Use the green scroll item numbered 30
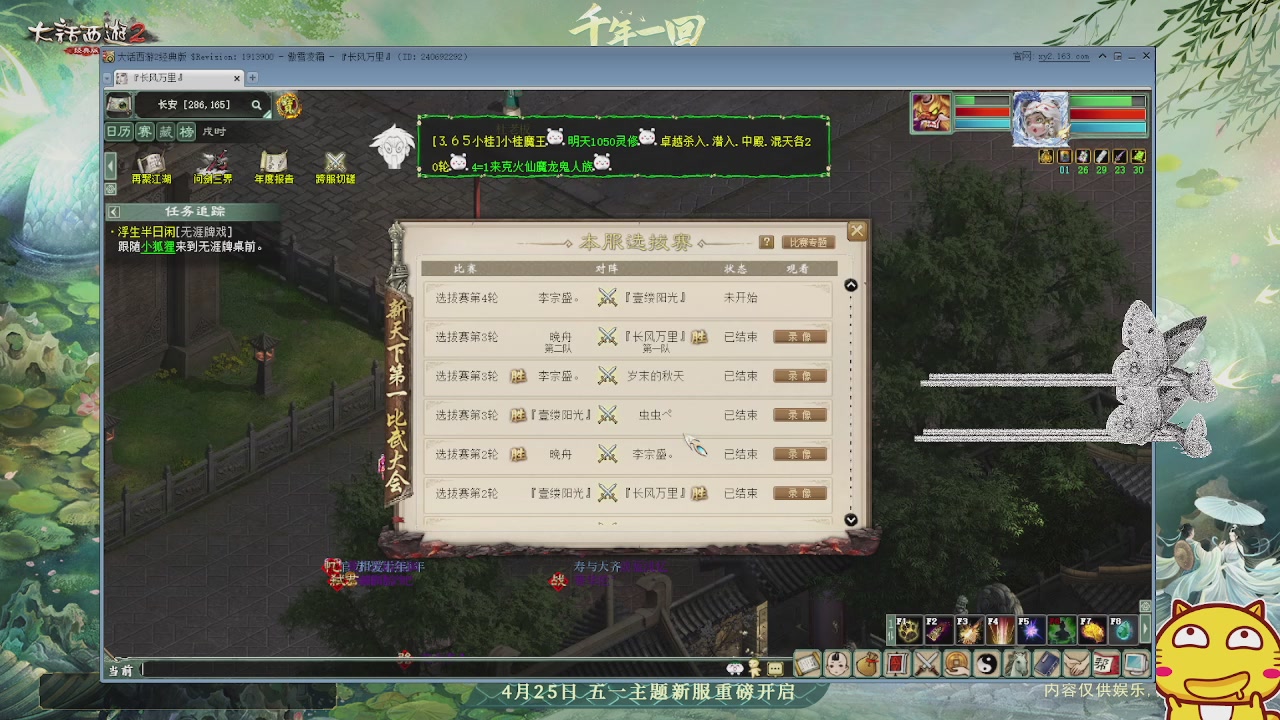 point(1138,157)
